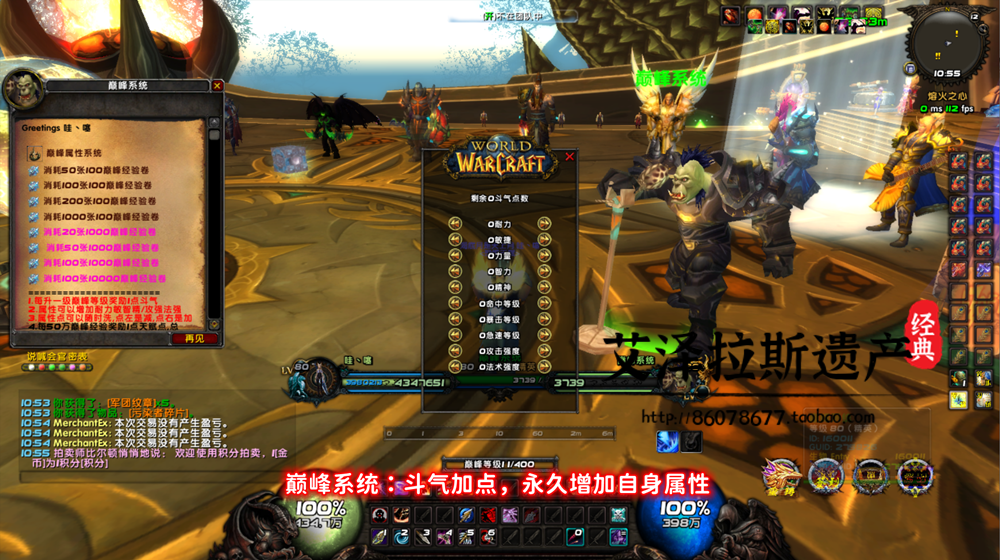Raise 攻击强度 with its right arrow
The image size is (1000, 560).
tap(545, 351)
